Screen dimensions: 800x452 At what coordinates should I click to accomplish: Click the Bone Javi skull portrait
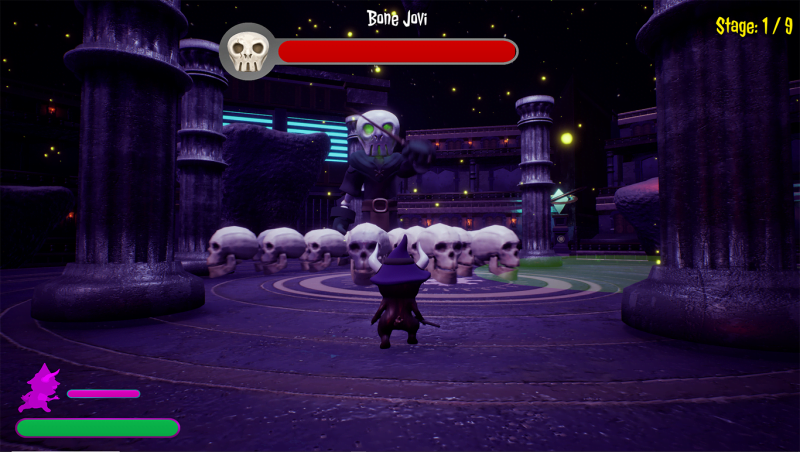247,51
